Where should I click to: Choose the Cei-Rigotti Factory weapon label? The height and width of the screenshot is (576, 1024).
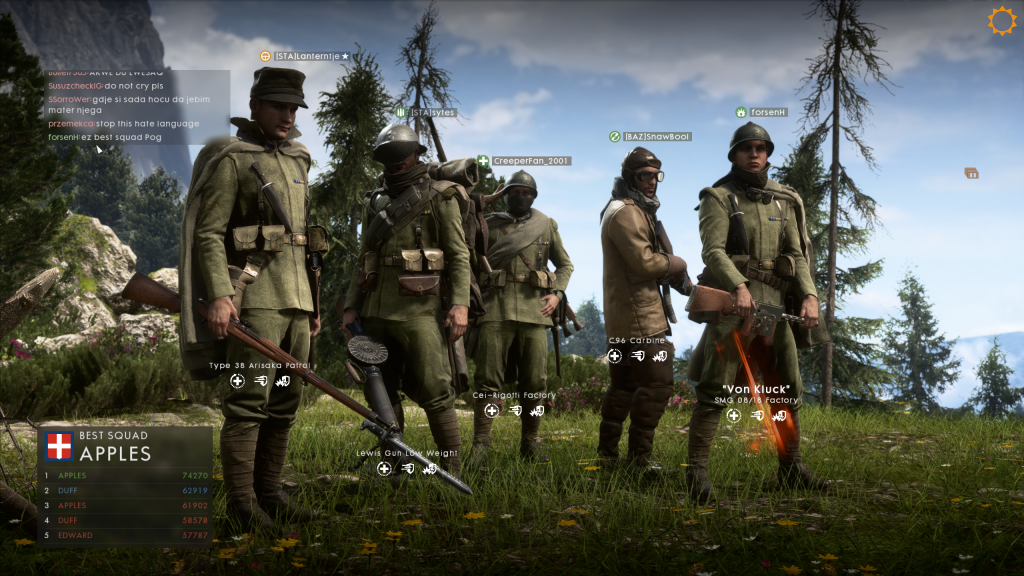pyautogui.click(x=514, y=396)
